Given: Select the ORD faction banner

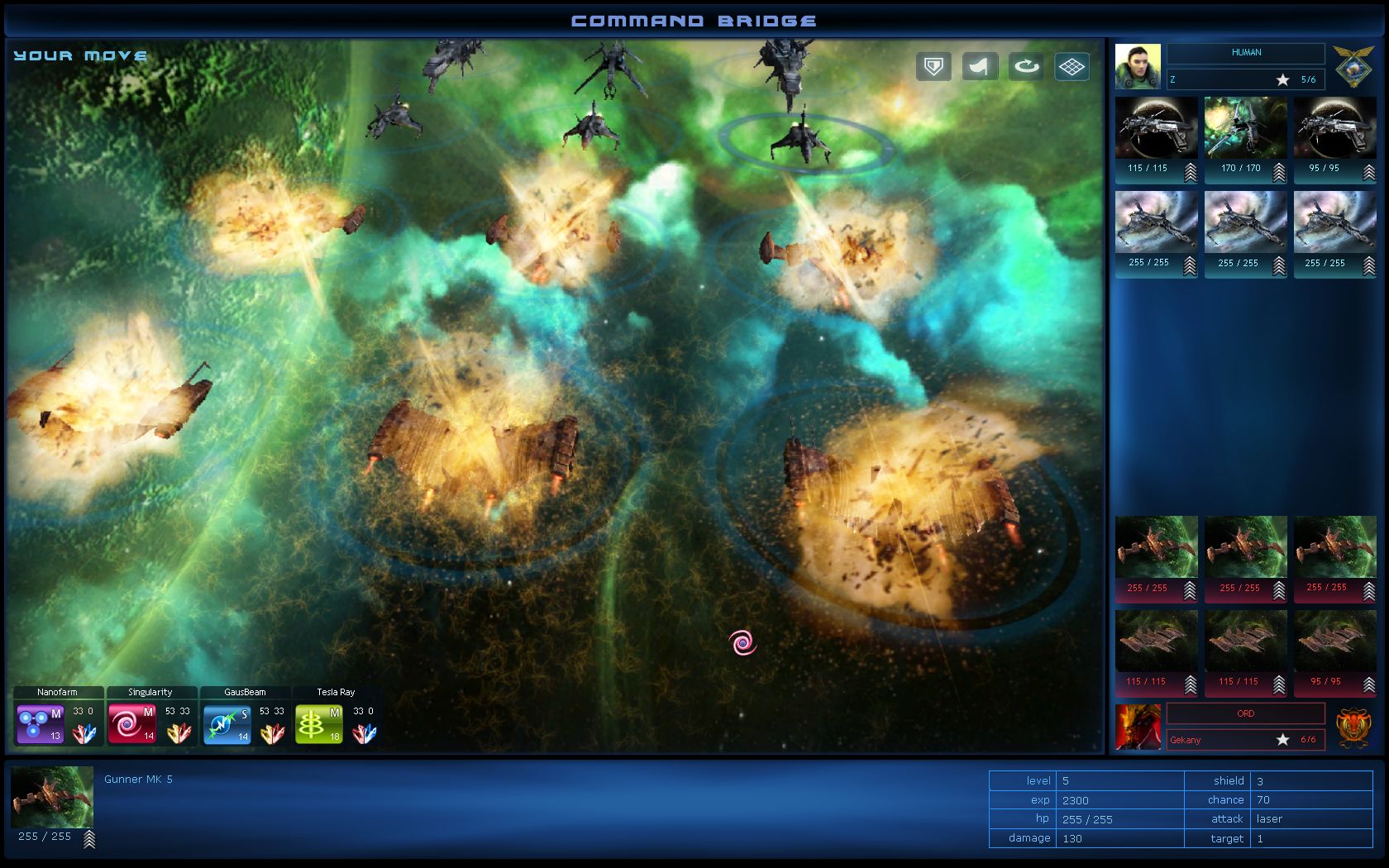Looking at the screenshot, I should pos(1245,713).
